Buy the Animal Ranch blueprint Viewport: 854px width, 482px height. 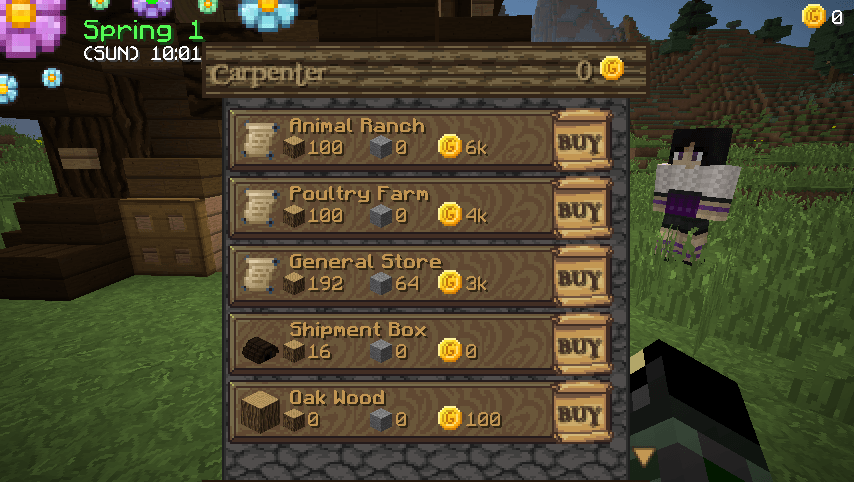coord(581,141)
